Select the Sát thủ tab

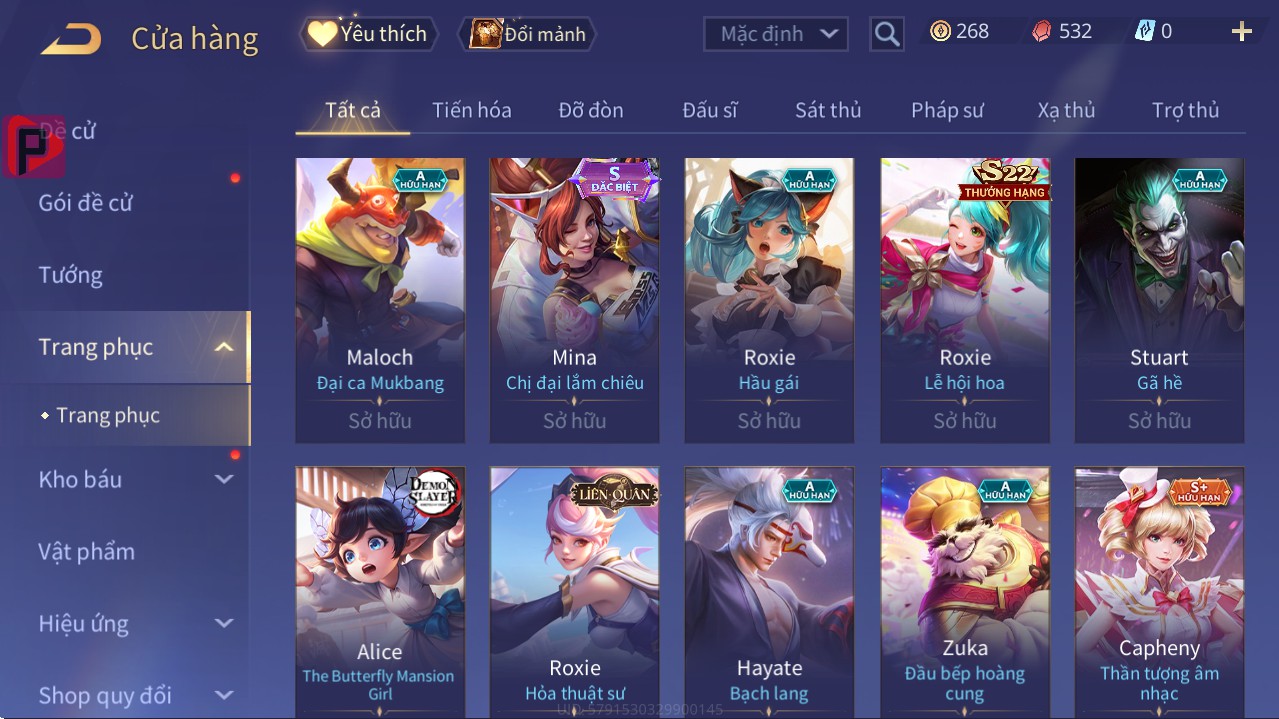827,110
